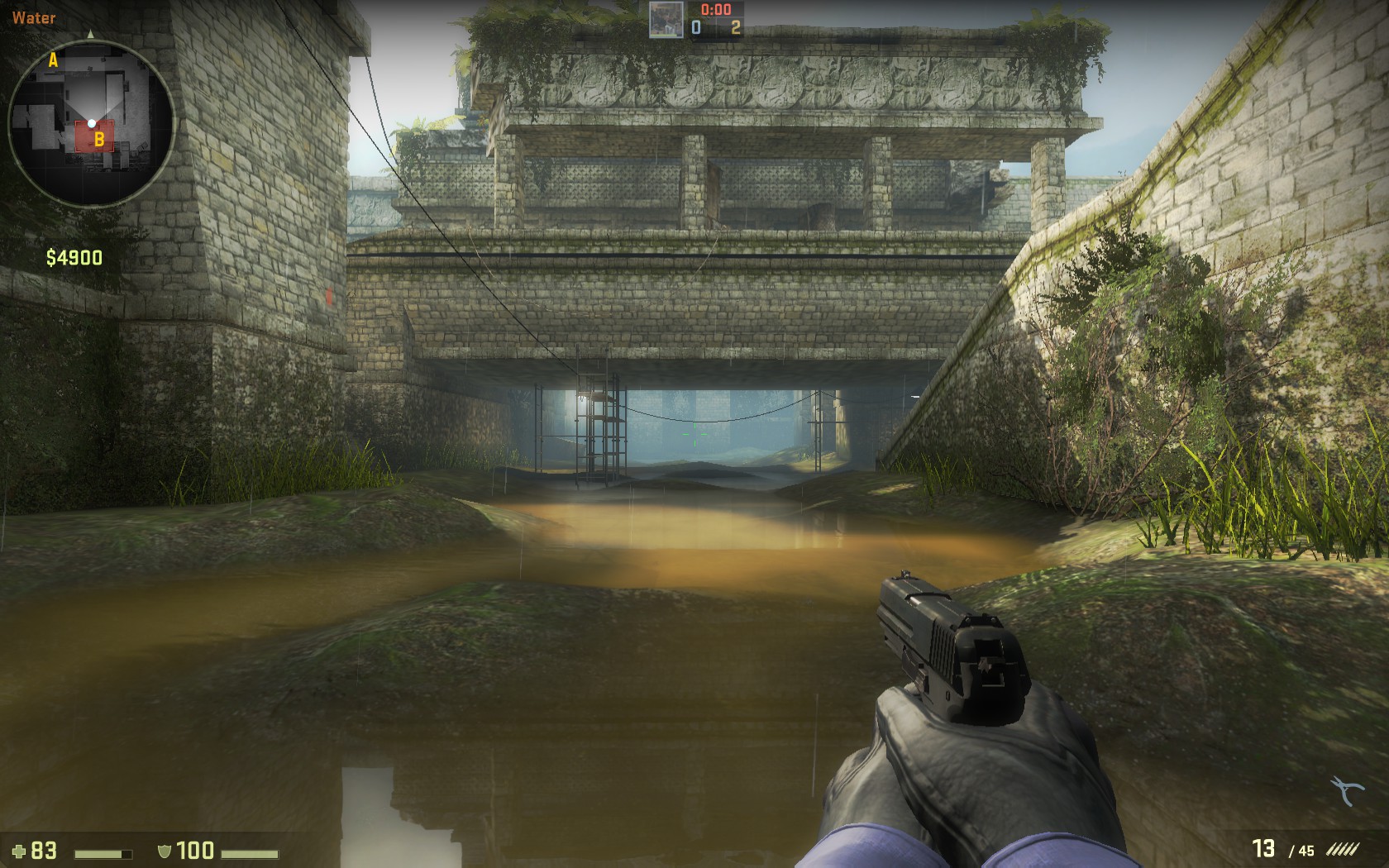The height and width of the screenshot is (868, 1389).
Task: Select the red bombsite B marker on radar
Action: point(93,137)
